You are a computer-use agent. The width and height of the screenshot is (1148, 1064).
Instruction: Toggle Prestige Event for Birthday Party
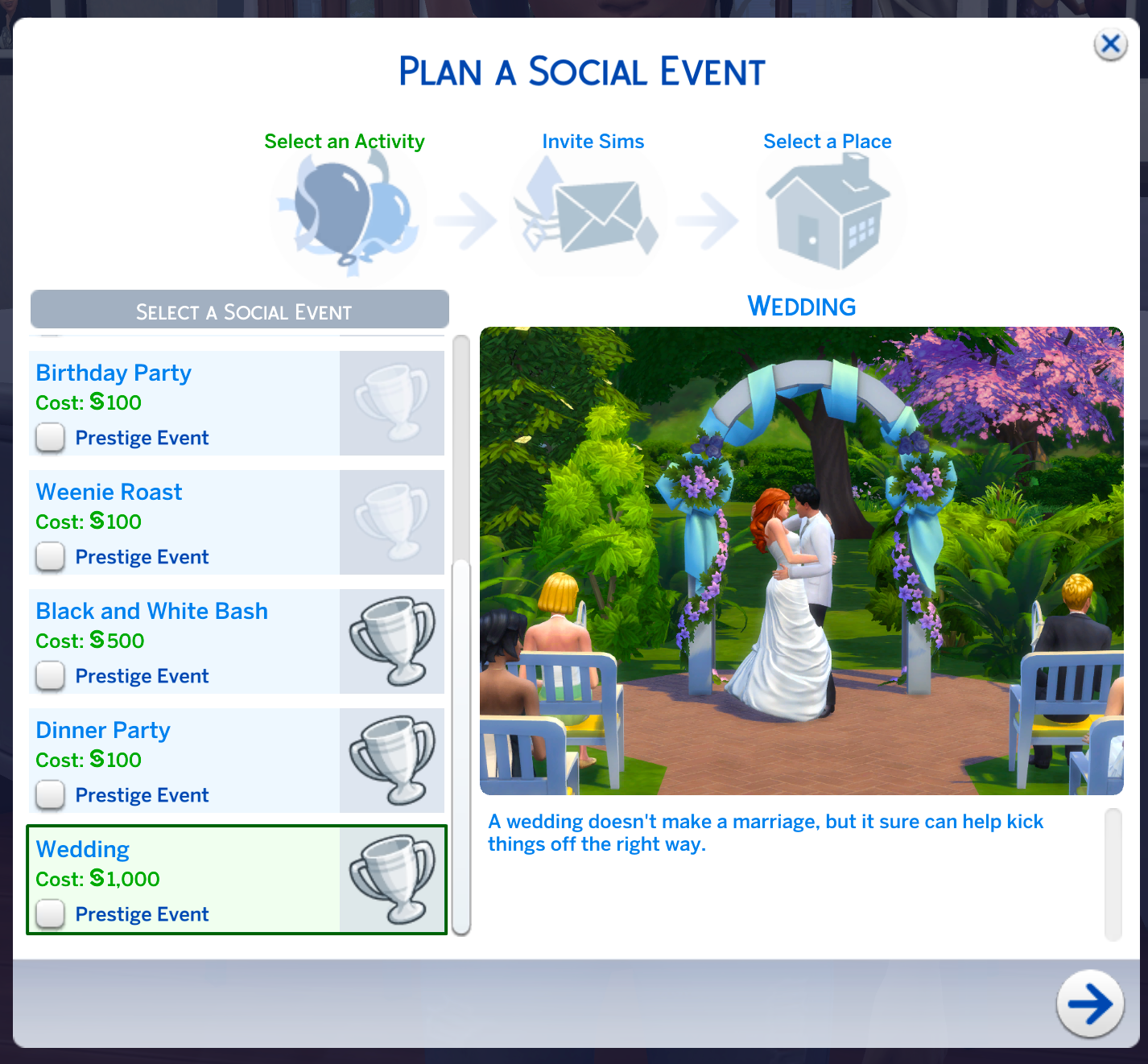[x=50, y=438]
